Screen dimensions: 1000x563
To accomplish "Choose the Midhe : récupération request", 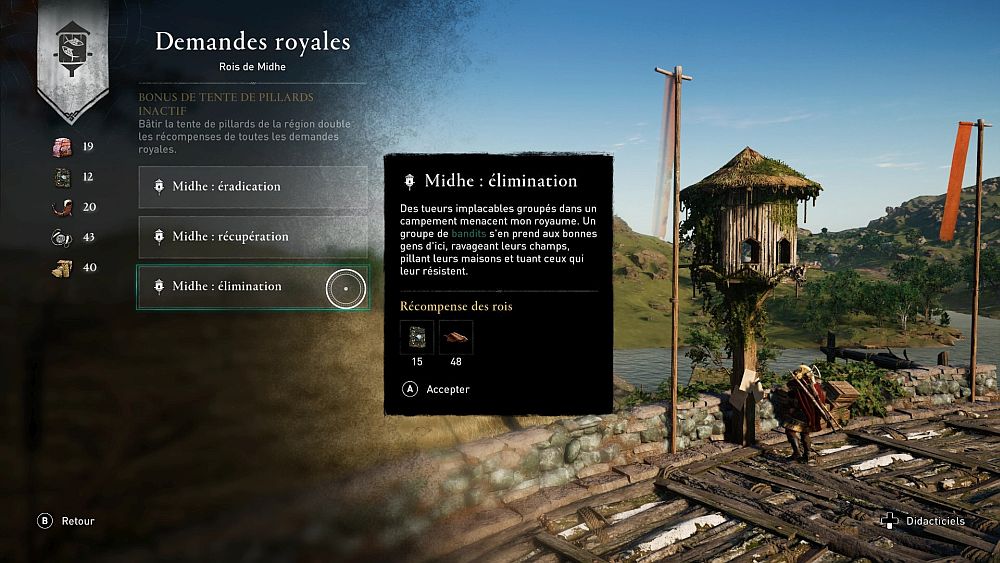I will point(252,237).
